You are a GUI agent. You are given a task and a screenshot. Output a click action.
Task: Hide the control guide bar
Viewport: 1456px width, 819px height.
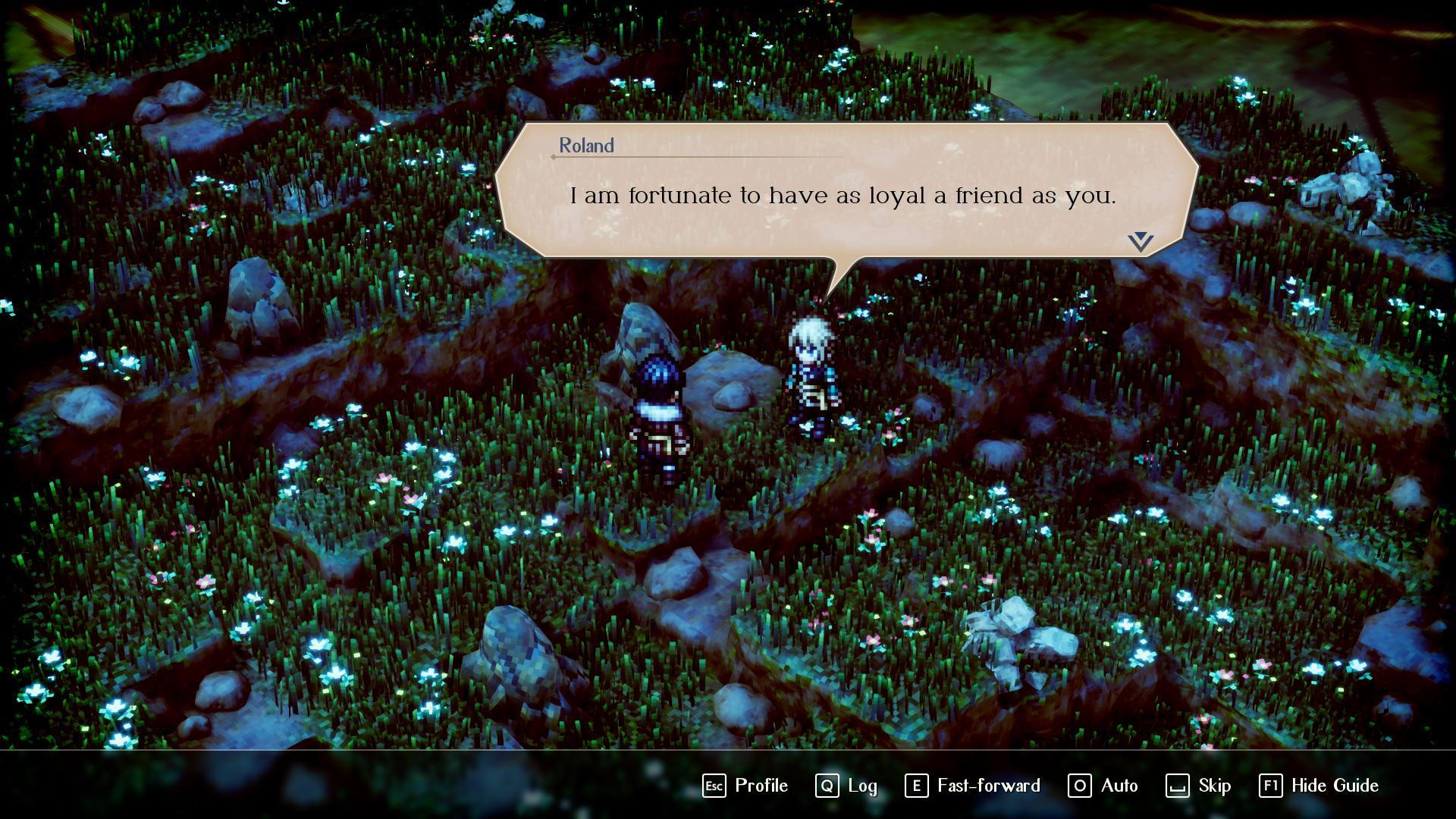pos(1319,786)
